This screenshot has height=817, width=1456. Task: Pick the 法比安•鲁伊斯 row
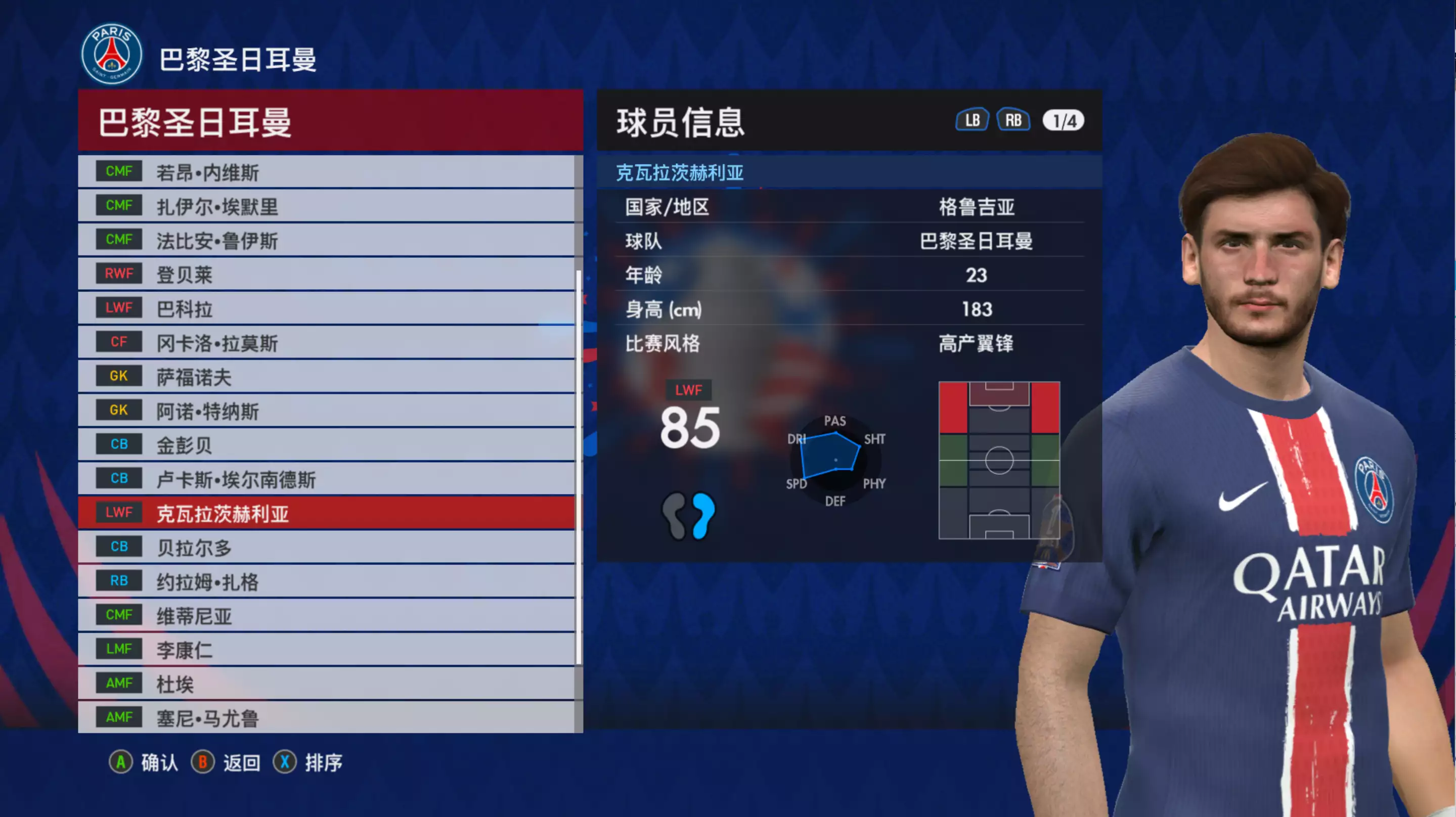coord(326,240)
